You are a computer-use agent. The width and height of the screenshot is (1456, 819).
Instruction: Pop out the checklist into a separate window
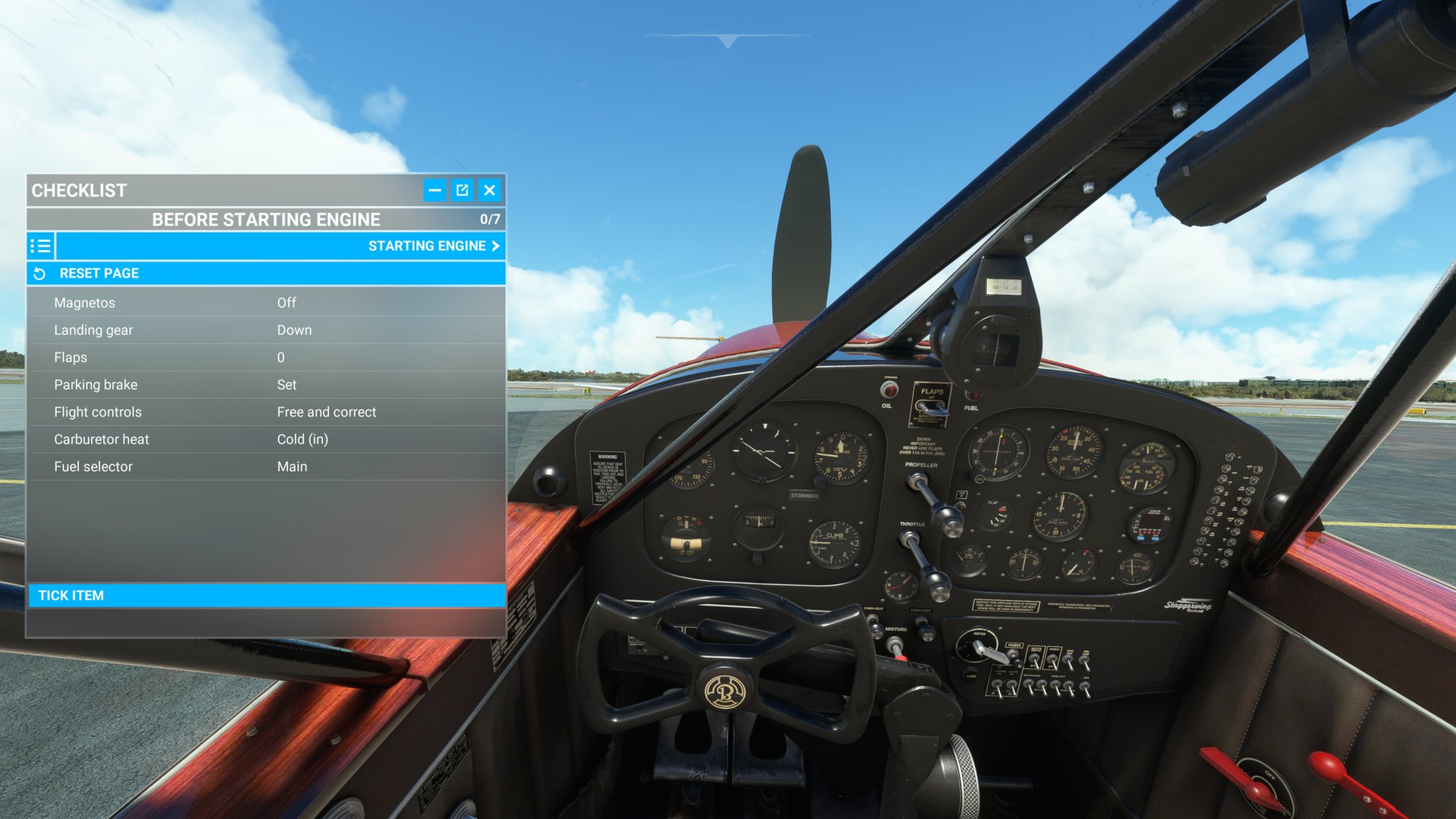(462, 190)
